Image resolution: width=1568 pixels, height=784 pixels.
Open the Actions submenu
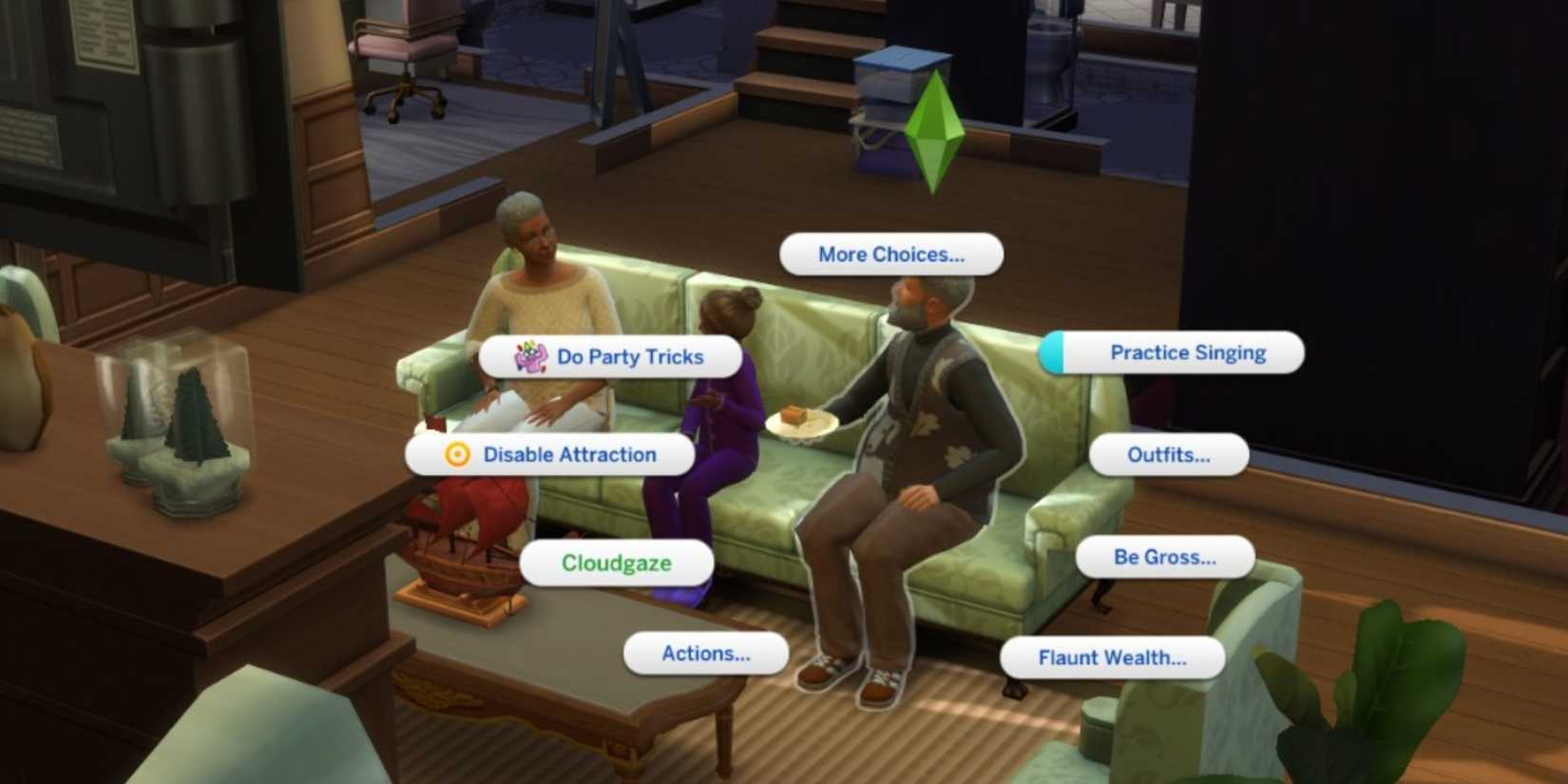[704, 653]
